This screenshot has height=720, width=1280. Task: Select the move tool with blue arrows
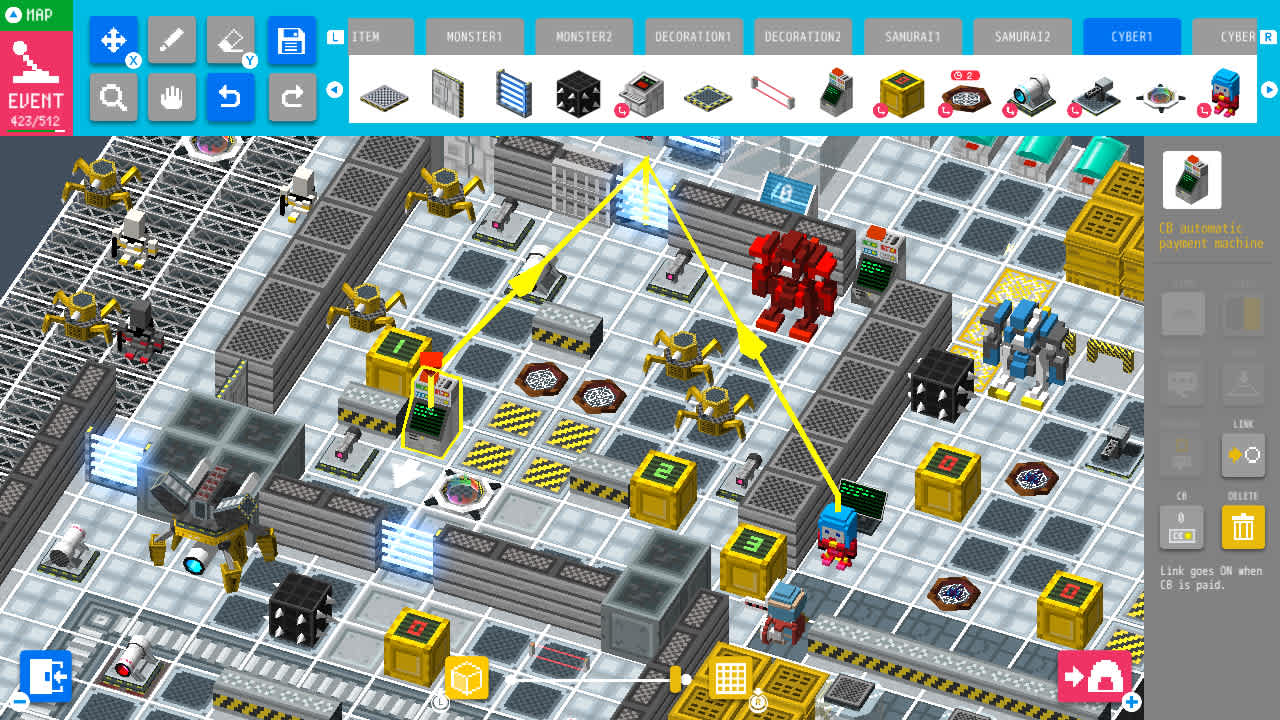click(113, 40)
